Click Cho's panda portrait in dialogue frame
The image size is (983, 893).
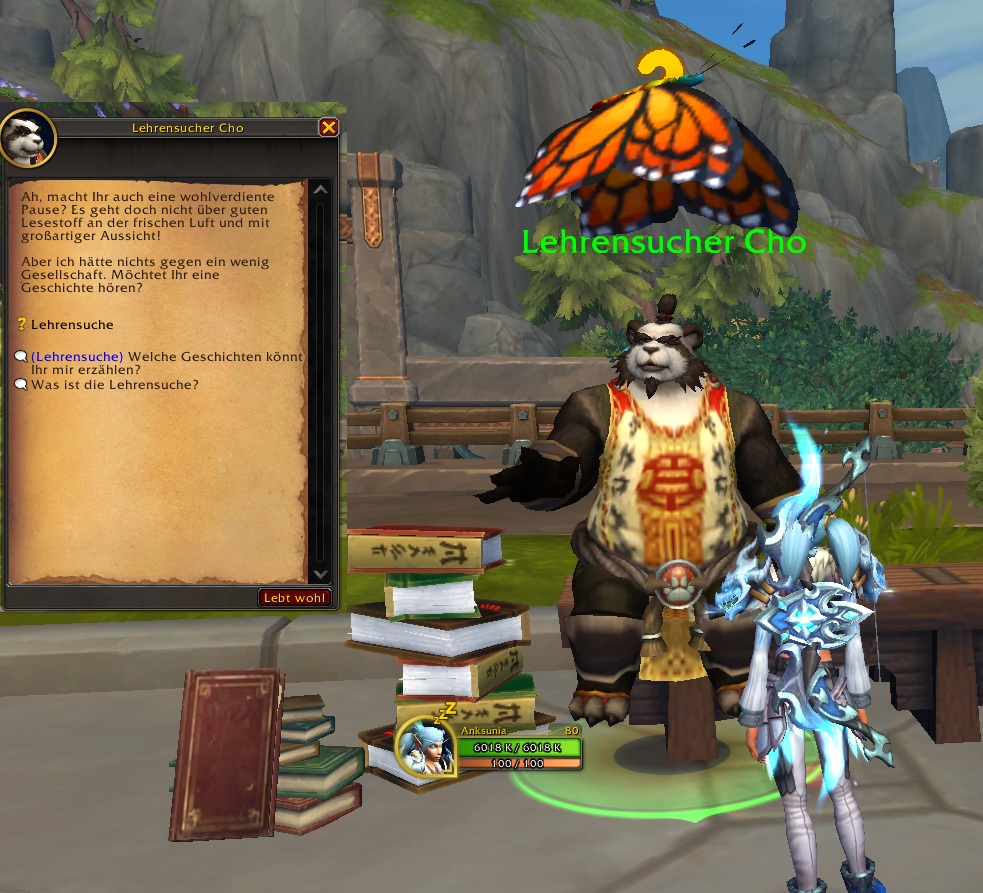point(25,138)
